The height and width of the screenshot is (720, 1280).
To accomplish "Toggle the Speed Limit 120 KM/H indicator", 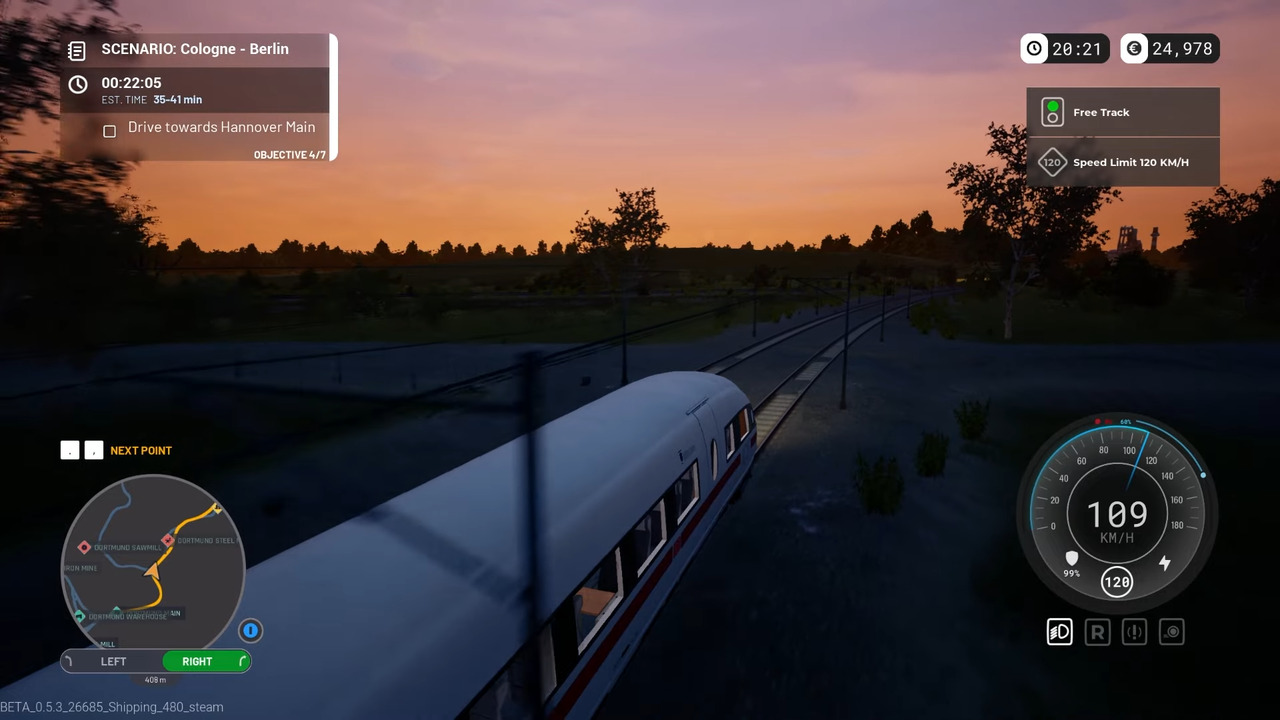I will tap(1052, 162).
